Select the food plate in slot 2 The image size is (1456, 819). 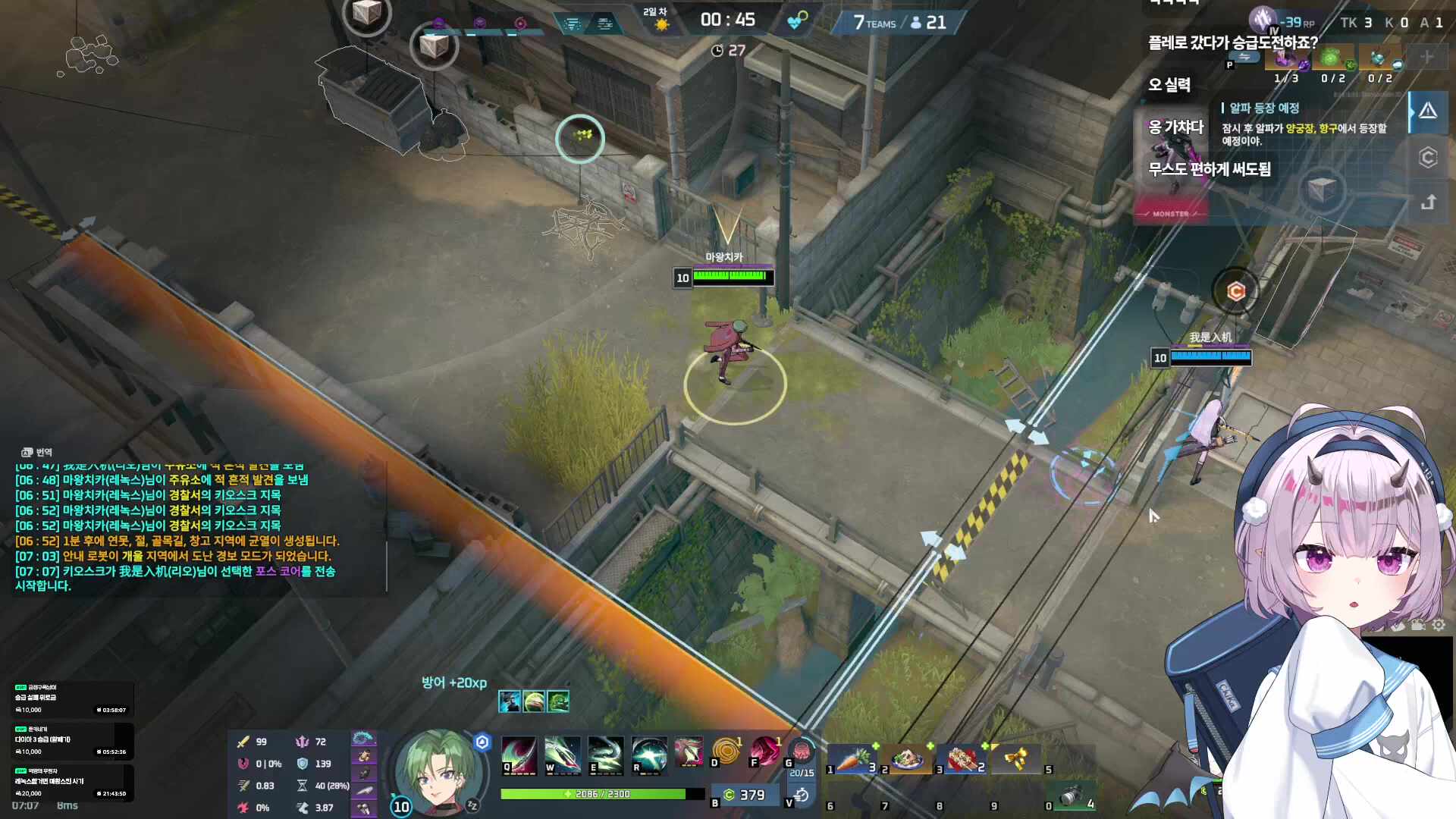[x=908, y=758]
